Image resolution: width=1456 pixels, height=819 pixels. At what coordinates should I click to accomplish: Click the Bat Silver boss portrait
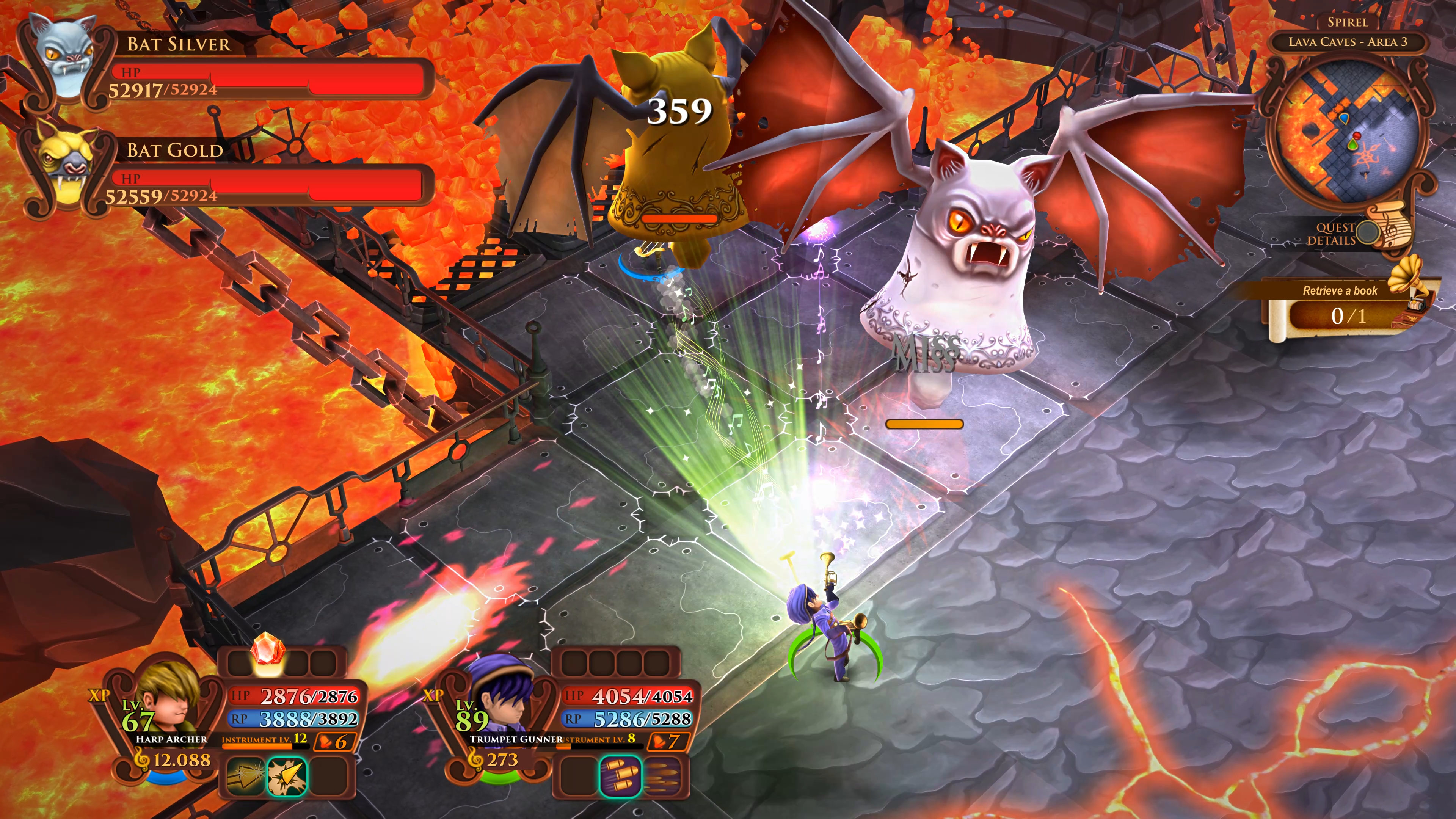(x=63, y=60)
